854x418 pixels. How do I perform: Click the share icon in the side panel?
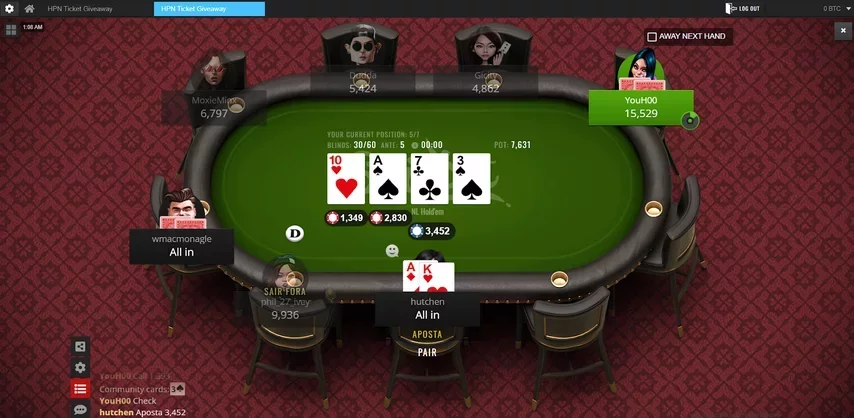(80, 347)
